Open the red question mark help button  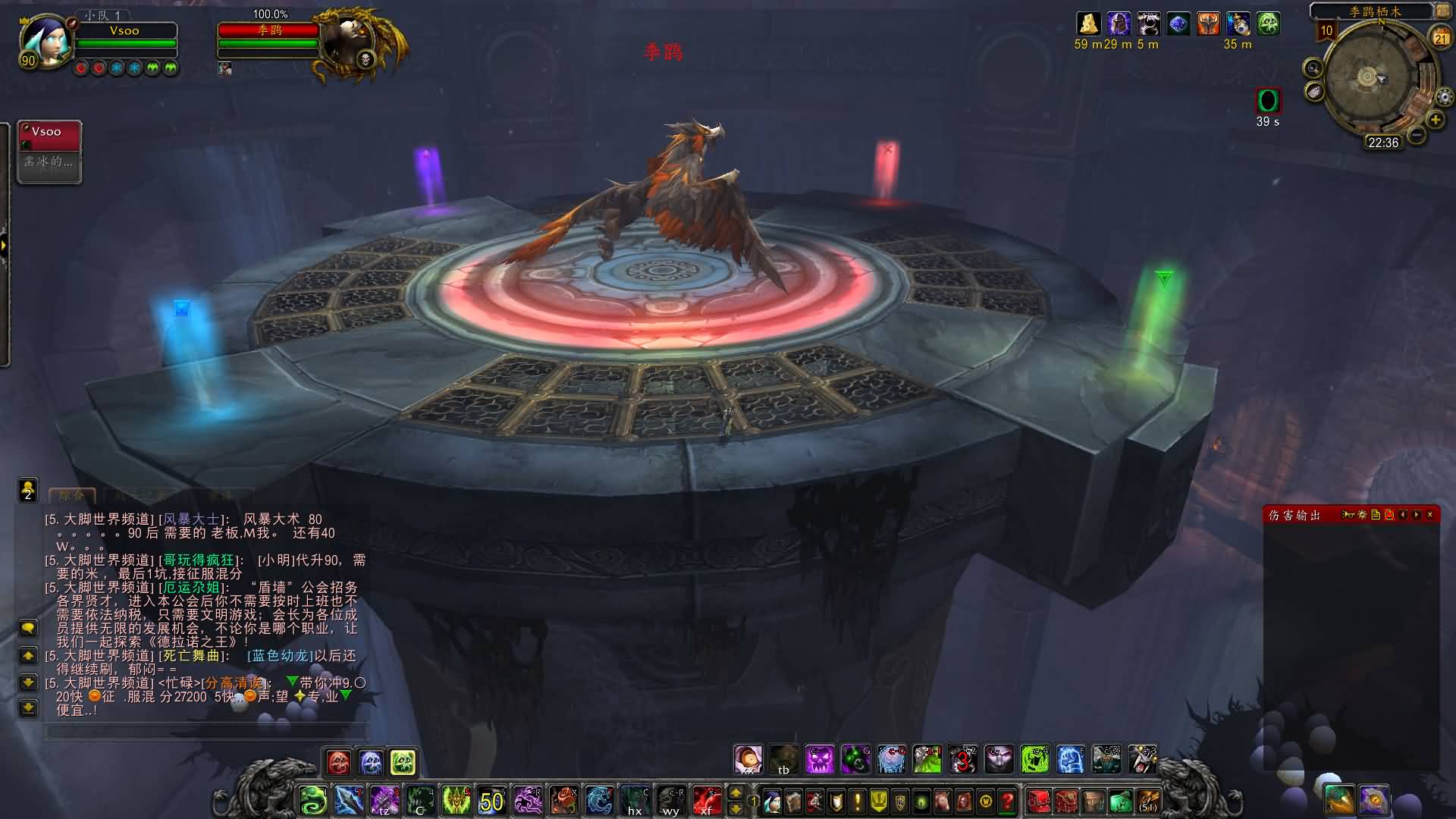pyautogui.click(x=1007, y=801)
